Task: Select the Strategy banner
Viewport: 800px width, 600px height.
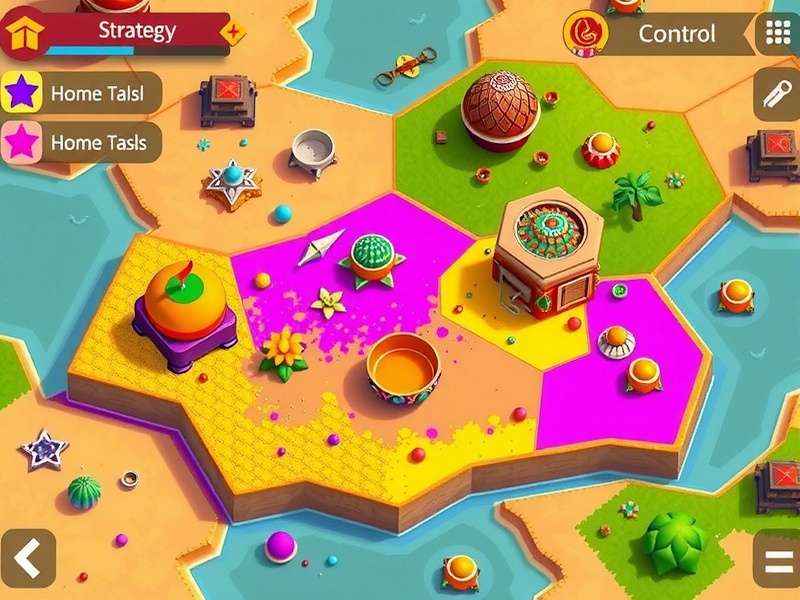Action: [x=136, y=30]
